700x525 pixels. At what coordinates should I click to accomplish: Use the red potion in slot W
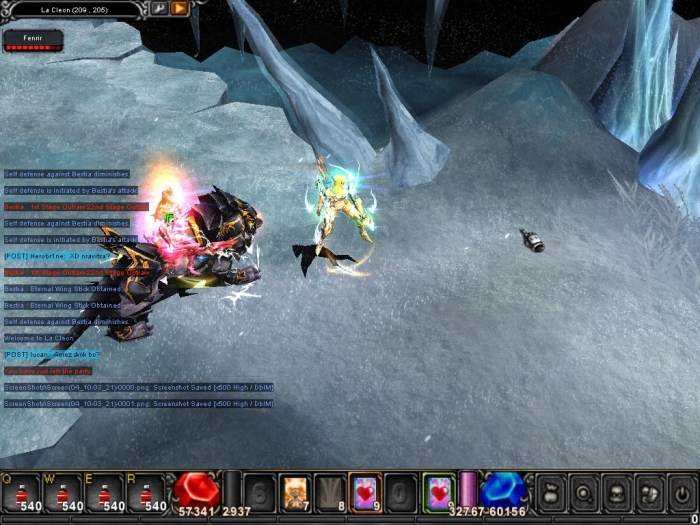pos(63,492)
